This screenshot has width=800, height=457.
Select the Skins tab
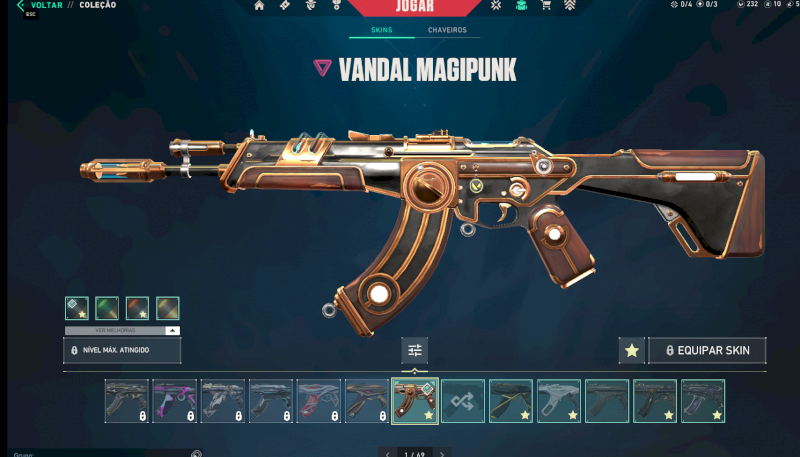381,31
